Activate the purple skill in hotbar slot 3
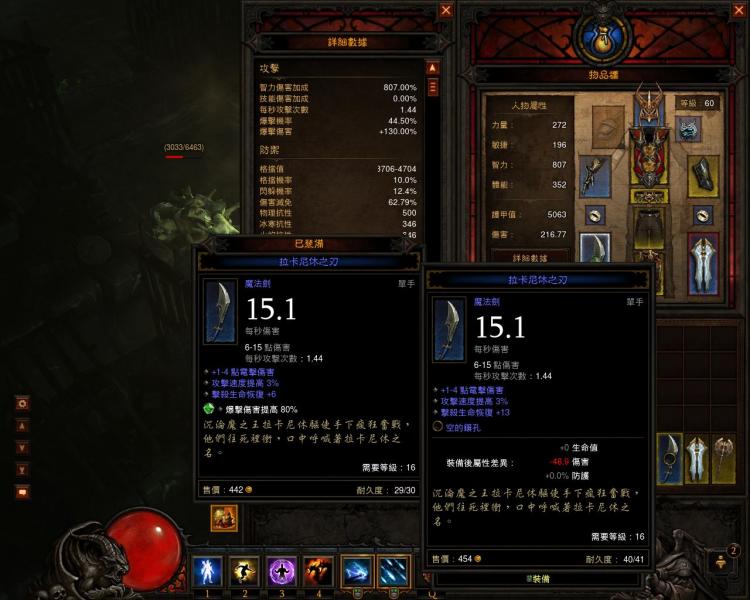Screen dimensions: 750x600 click(281, 572)
